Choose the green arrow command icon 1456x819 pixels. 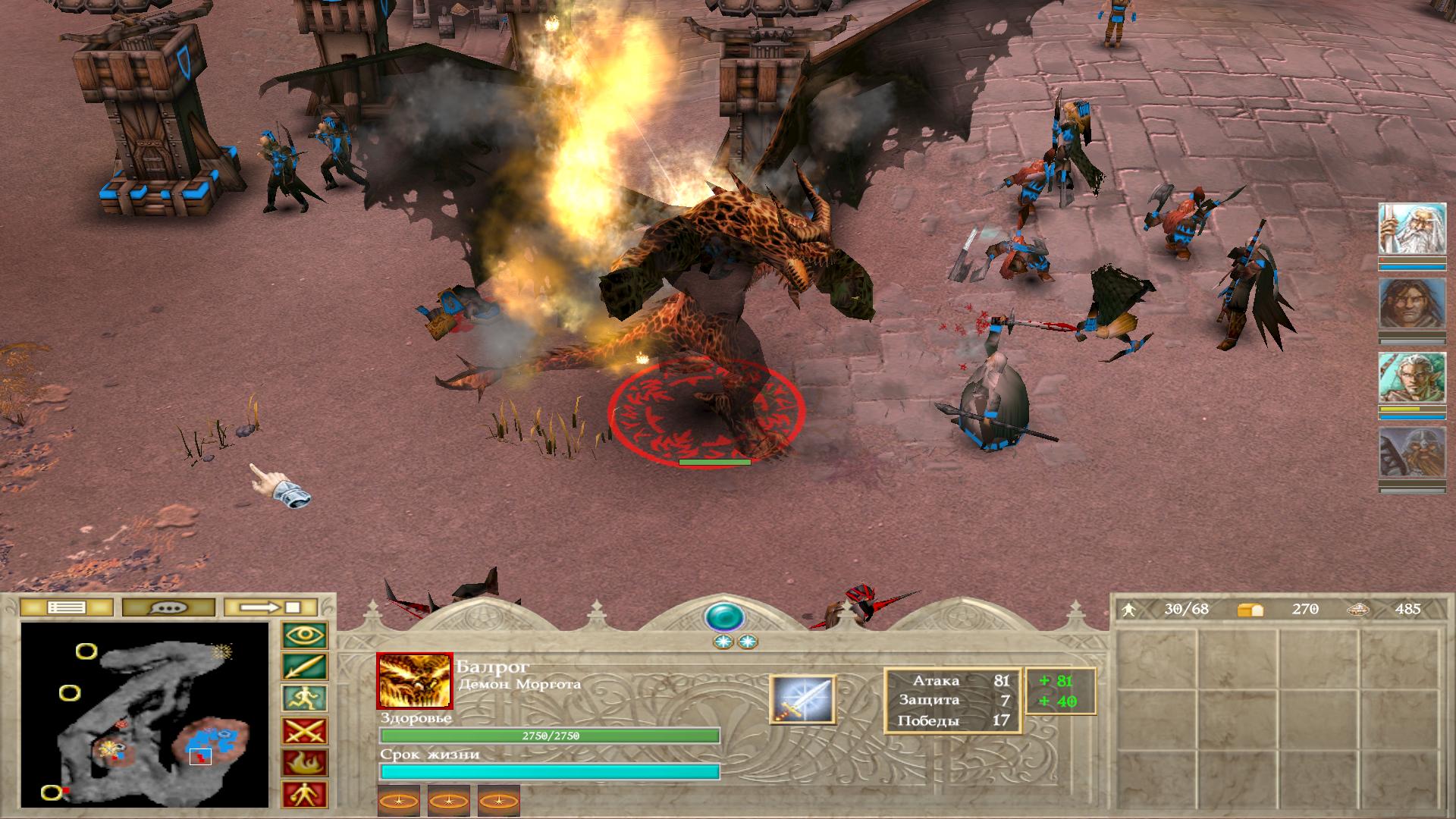coord(305,667)
